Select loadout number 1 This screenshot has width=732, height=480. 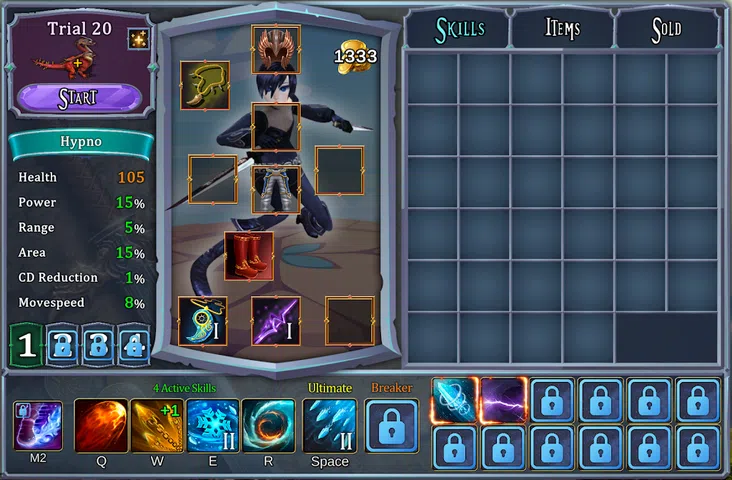pos(27,345)
